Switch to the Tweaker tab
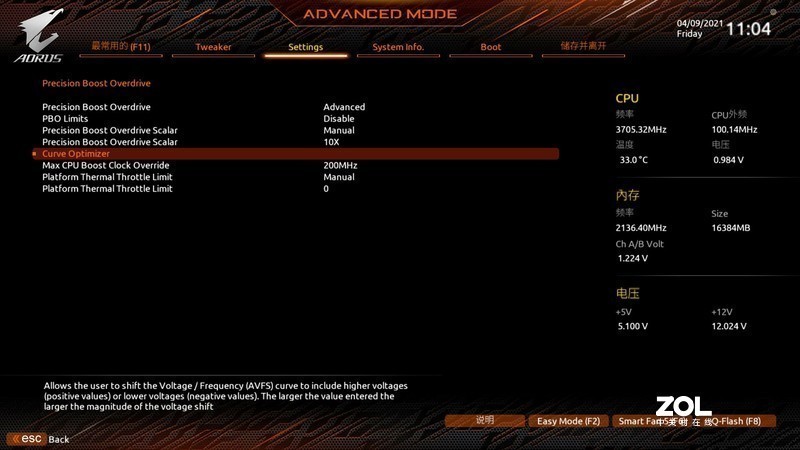800x450 pixels. click(212, 47)
